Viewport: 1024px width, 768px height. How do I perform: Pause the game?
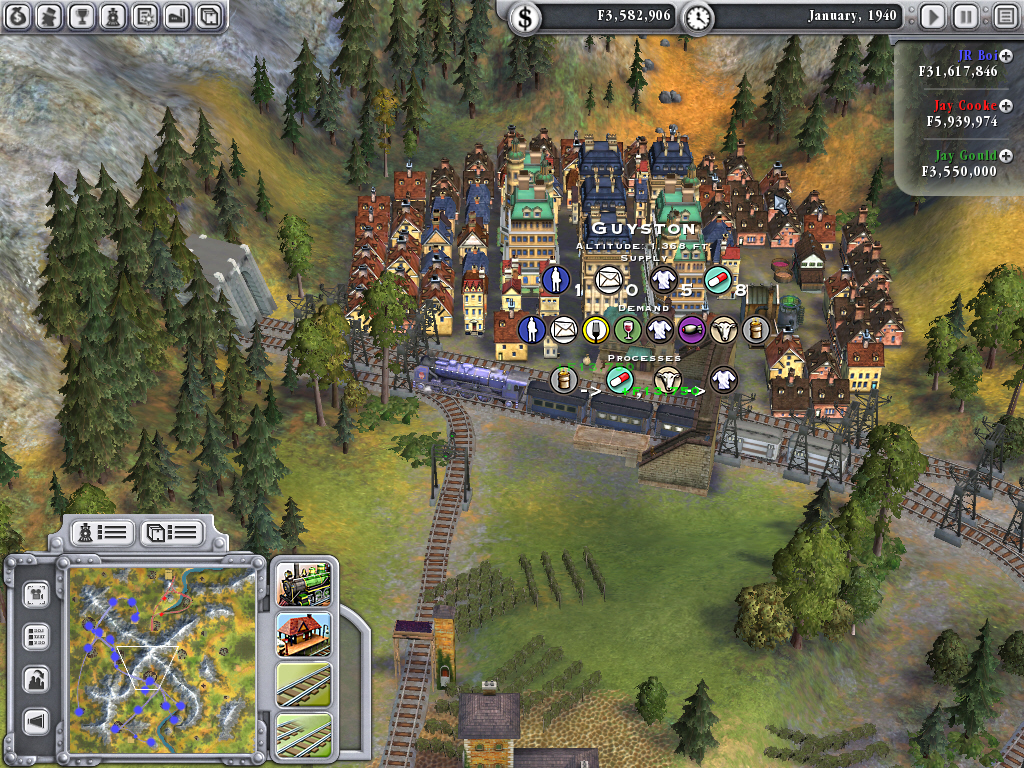pos(965,16)
